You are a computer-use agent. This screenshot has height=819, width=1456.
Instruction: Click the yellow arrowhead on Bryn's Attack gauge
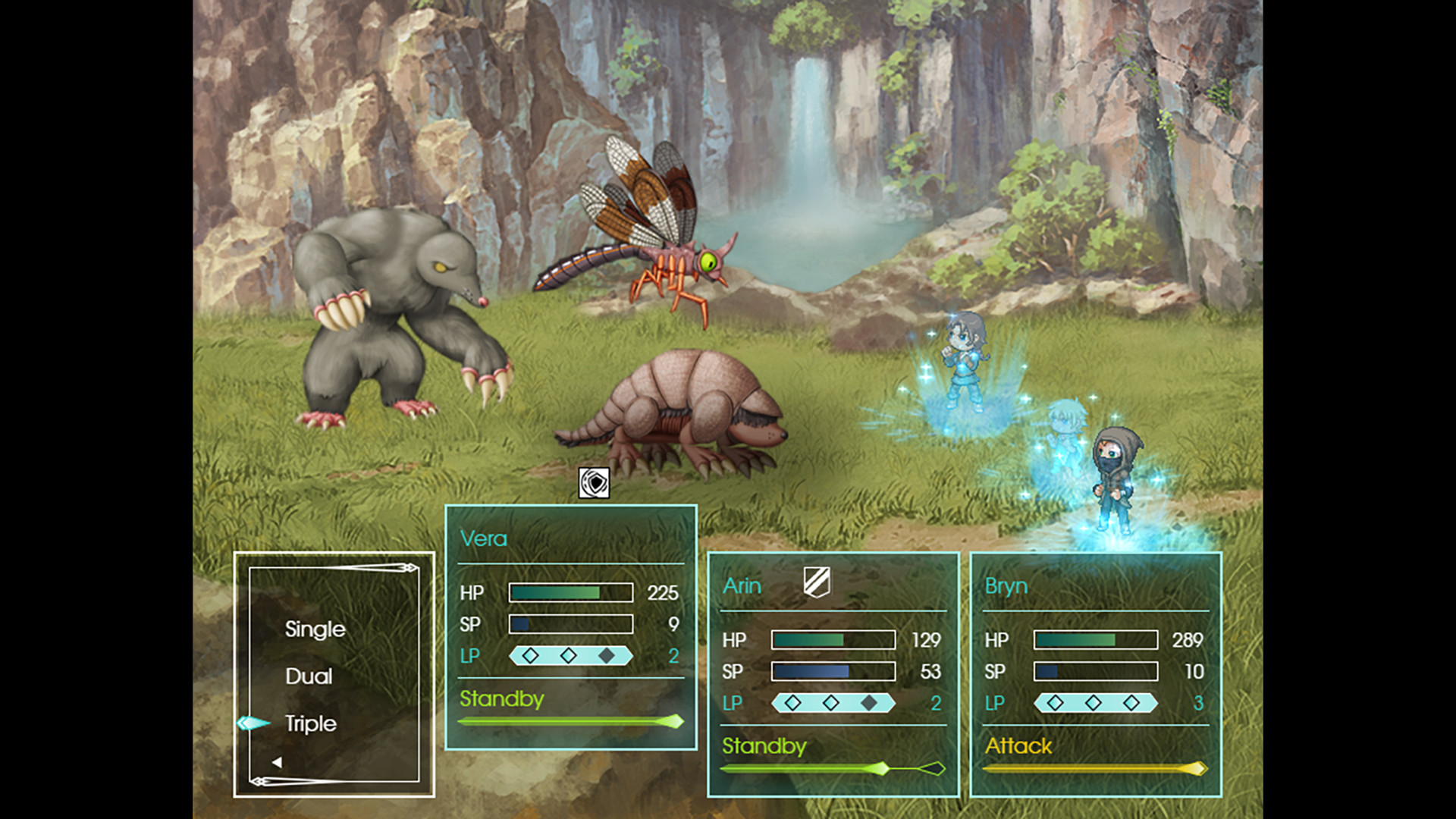point(1197,767)
